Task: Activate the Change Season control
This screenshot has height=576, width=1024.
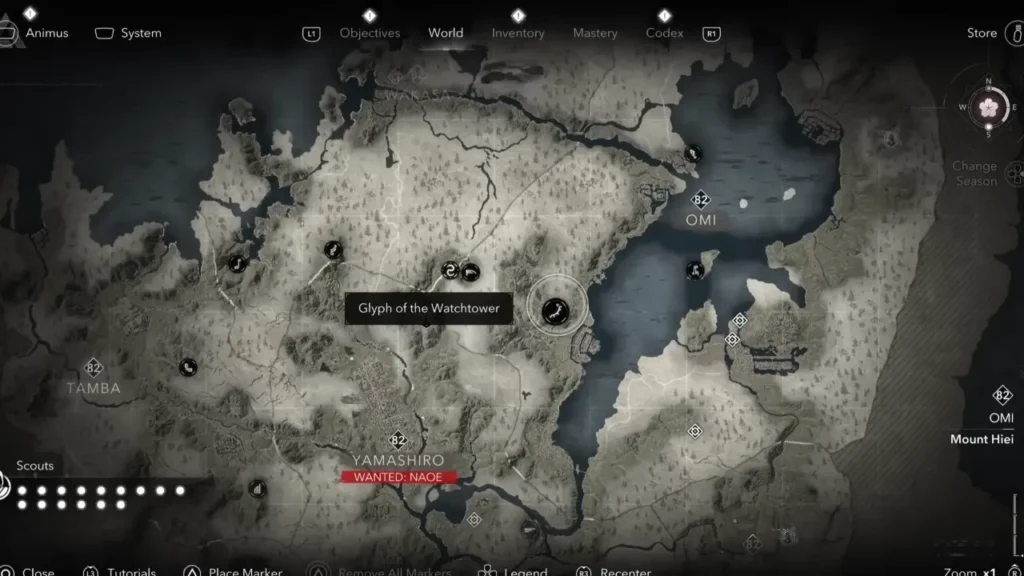Action: coord(974,173)
